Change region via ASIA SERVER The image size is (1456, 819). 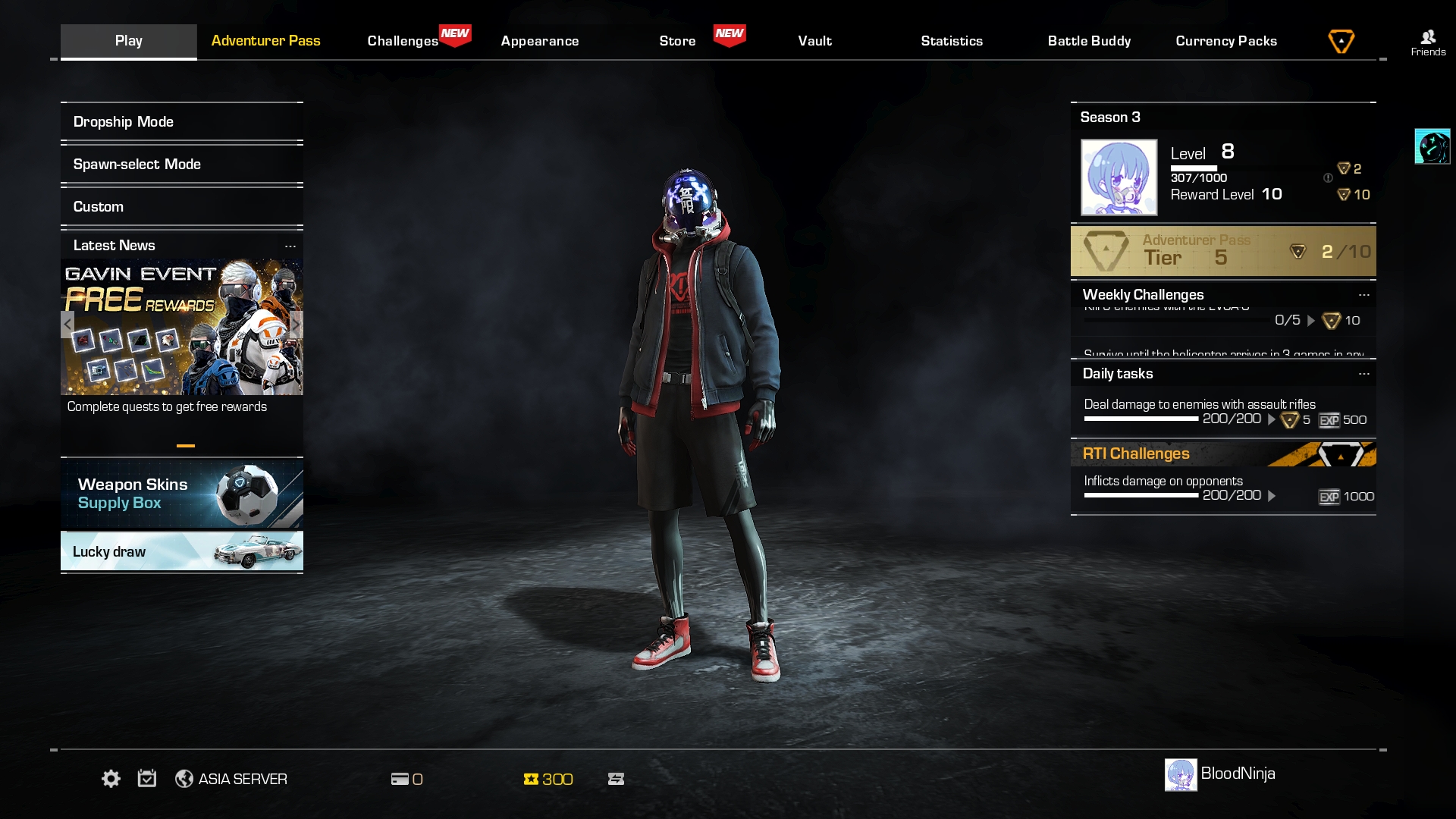coord(231,779)
